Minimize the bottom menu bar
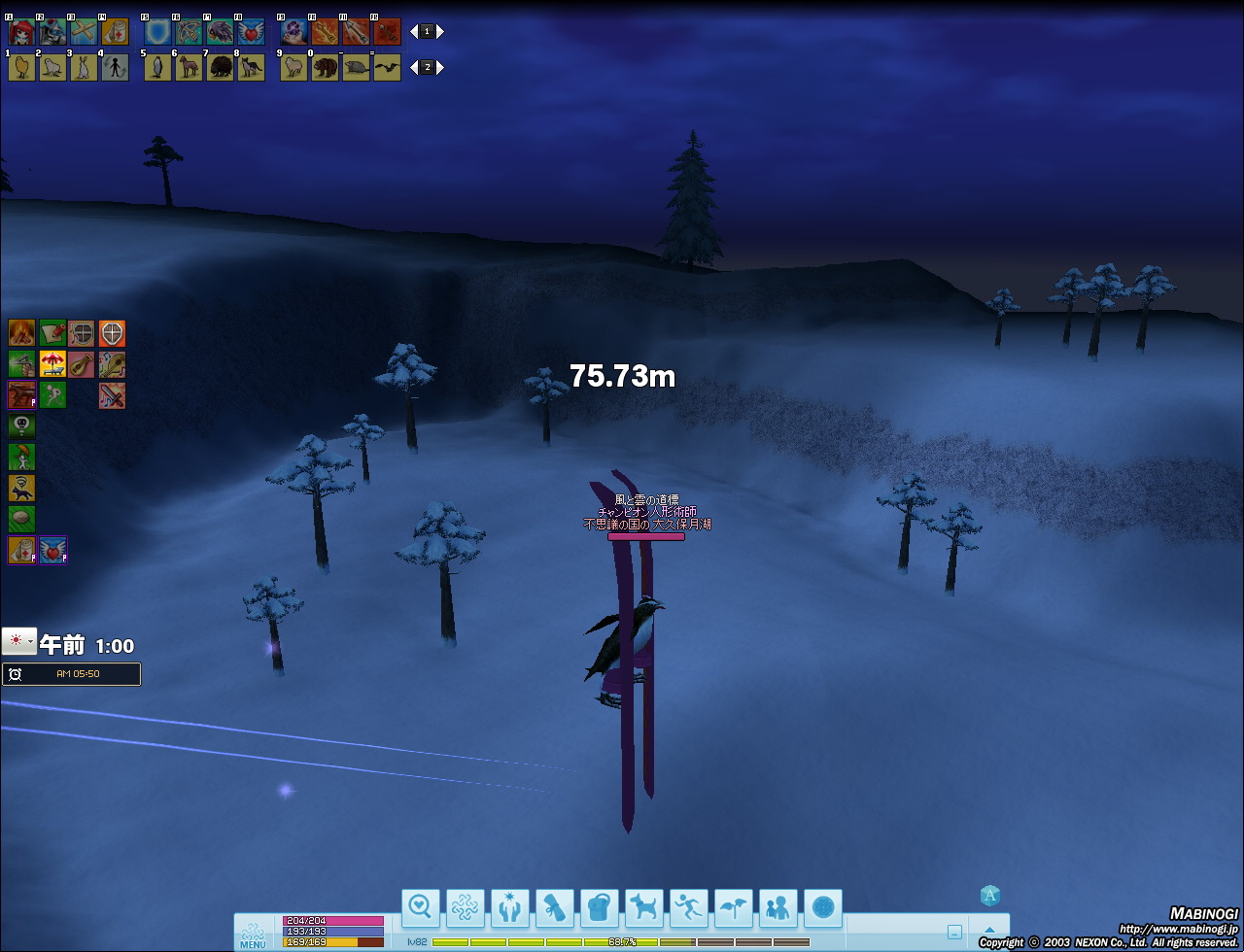 pos(954,932)
